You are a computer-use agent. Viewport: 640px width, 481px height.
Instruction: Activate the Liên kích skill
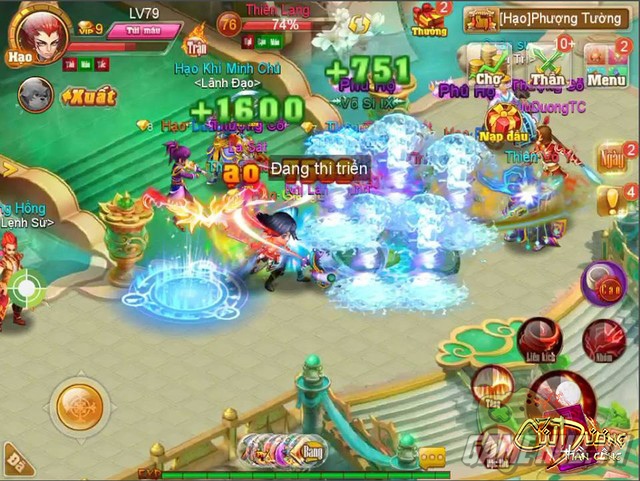(540, 340)
